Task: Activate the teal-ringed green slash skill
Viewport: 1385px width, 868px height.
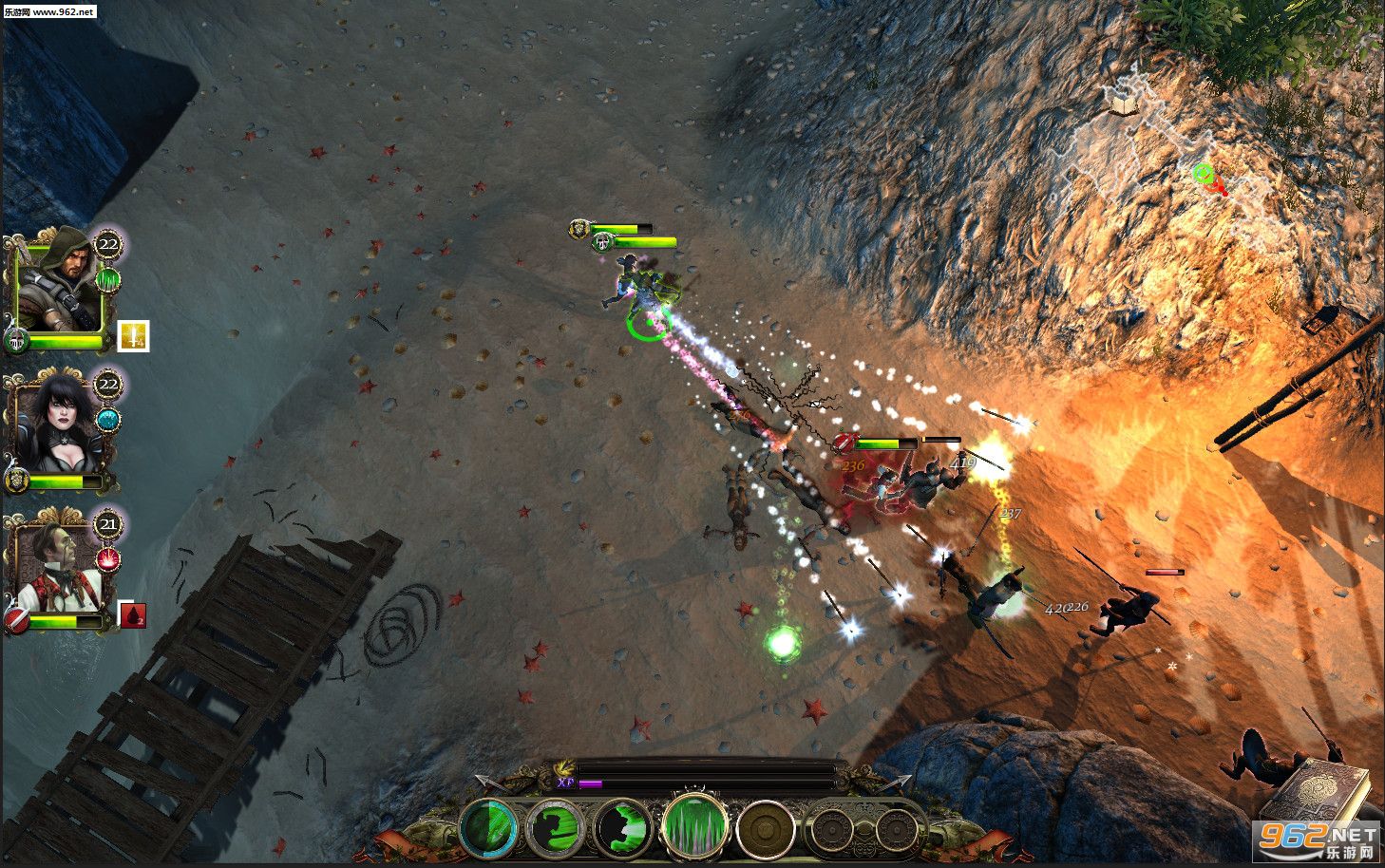Action: [489, 827]
